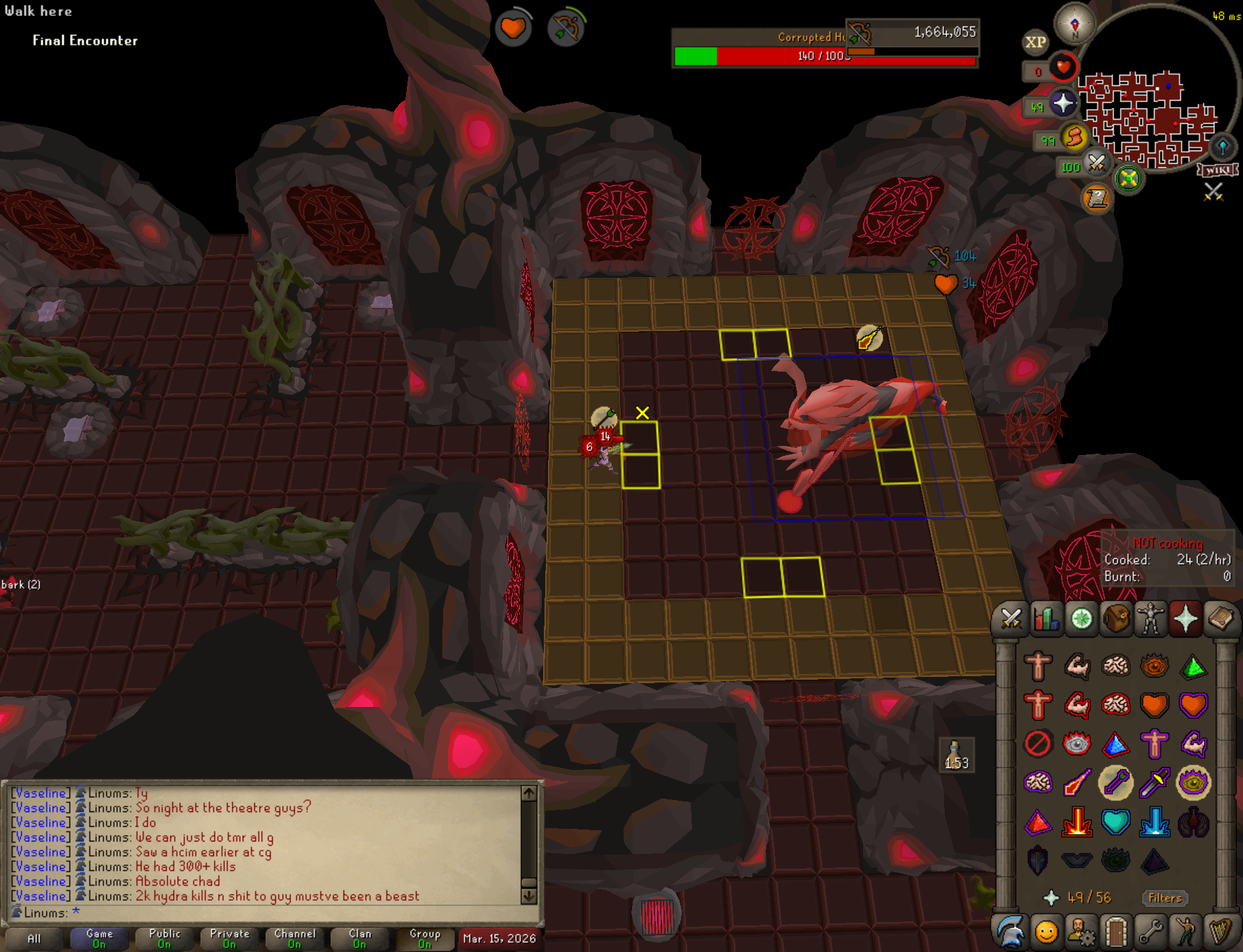Activate the teal heart prayer
The height and width of the screenshot is (952, 1243).
[x=1116, y=822]
